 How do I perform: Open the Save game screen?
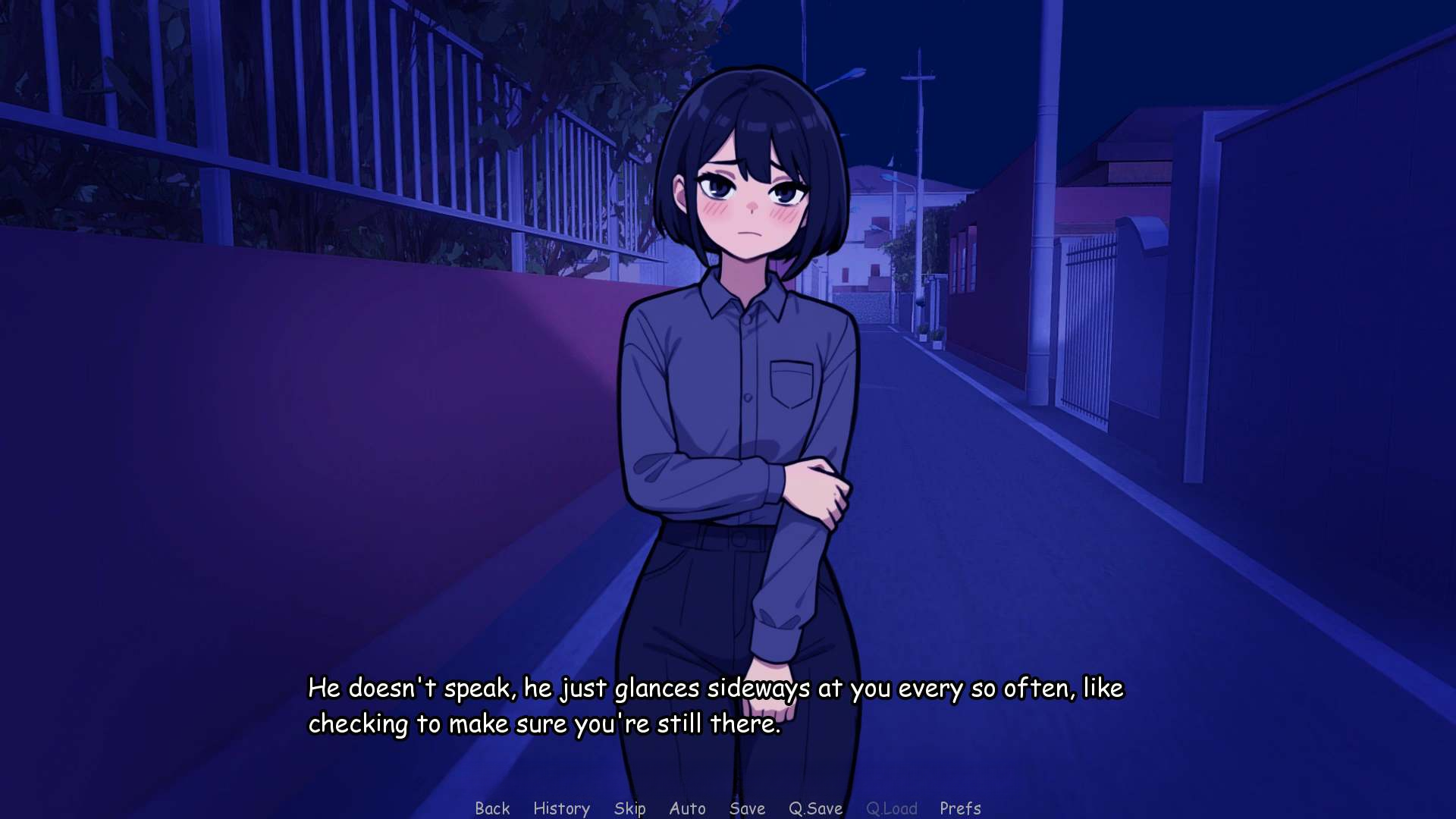pyautogui.click(x=747, y=808)
